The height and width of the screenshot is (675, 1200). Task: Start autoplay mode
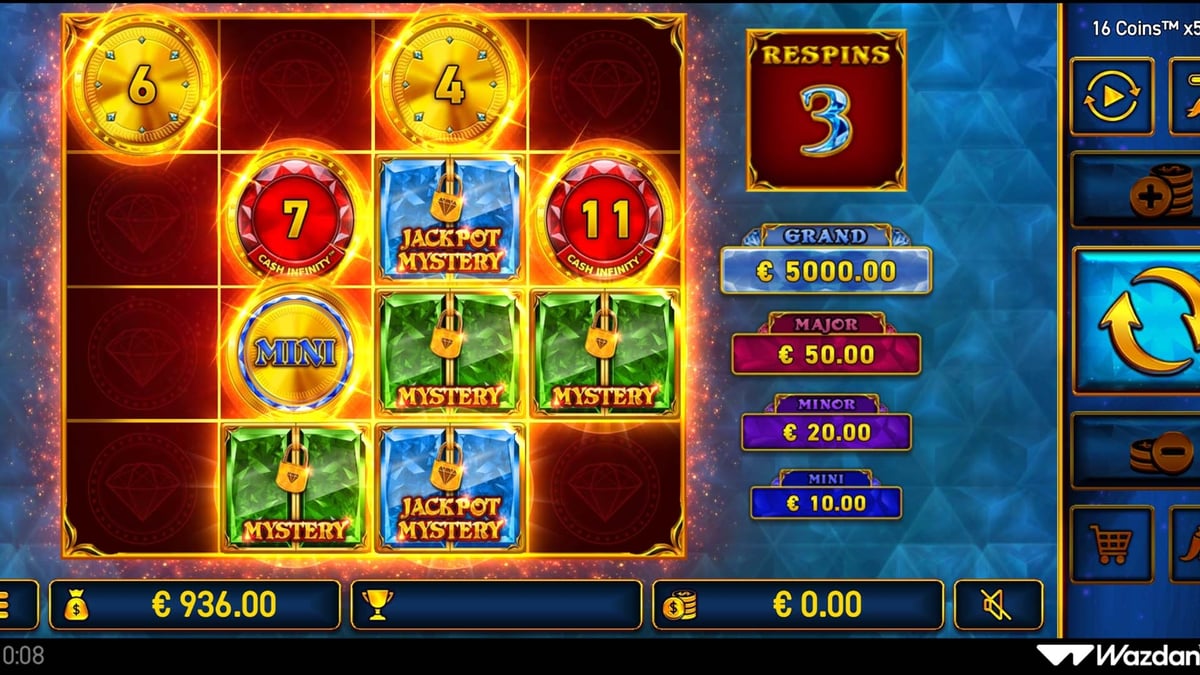click(x=1111, y=97)
